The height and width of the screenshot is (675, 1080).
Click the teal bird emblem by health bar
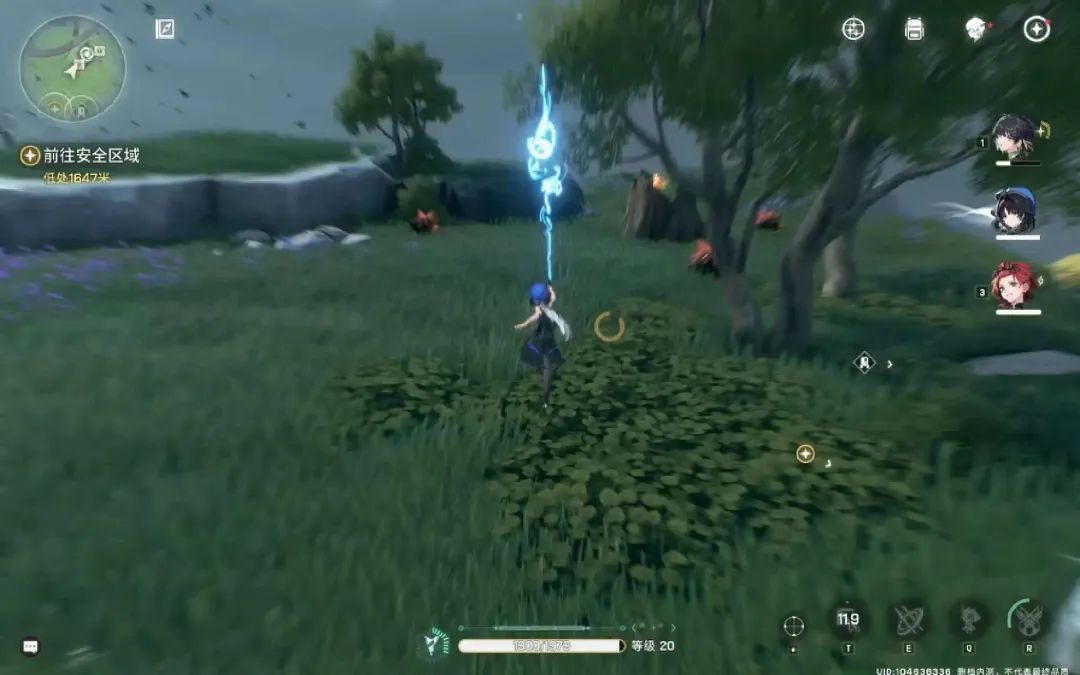(434, 643)
